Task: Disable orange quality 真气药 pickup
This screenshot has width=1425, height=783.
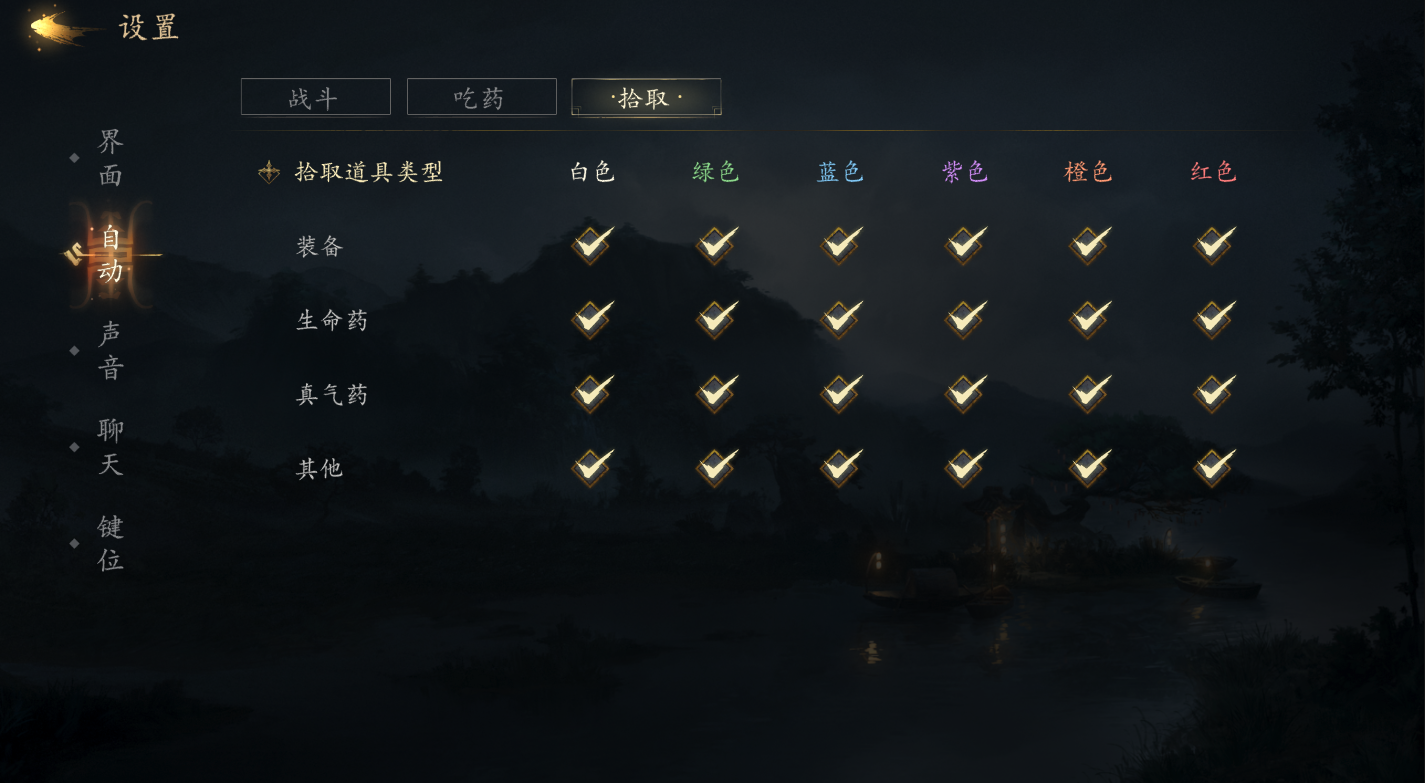Action: tap(1087, 393)
